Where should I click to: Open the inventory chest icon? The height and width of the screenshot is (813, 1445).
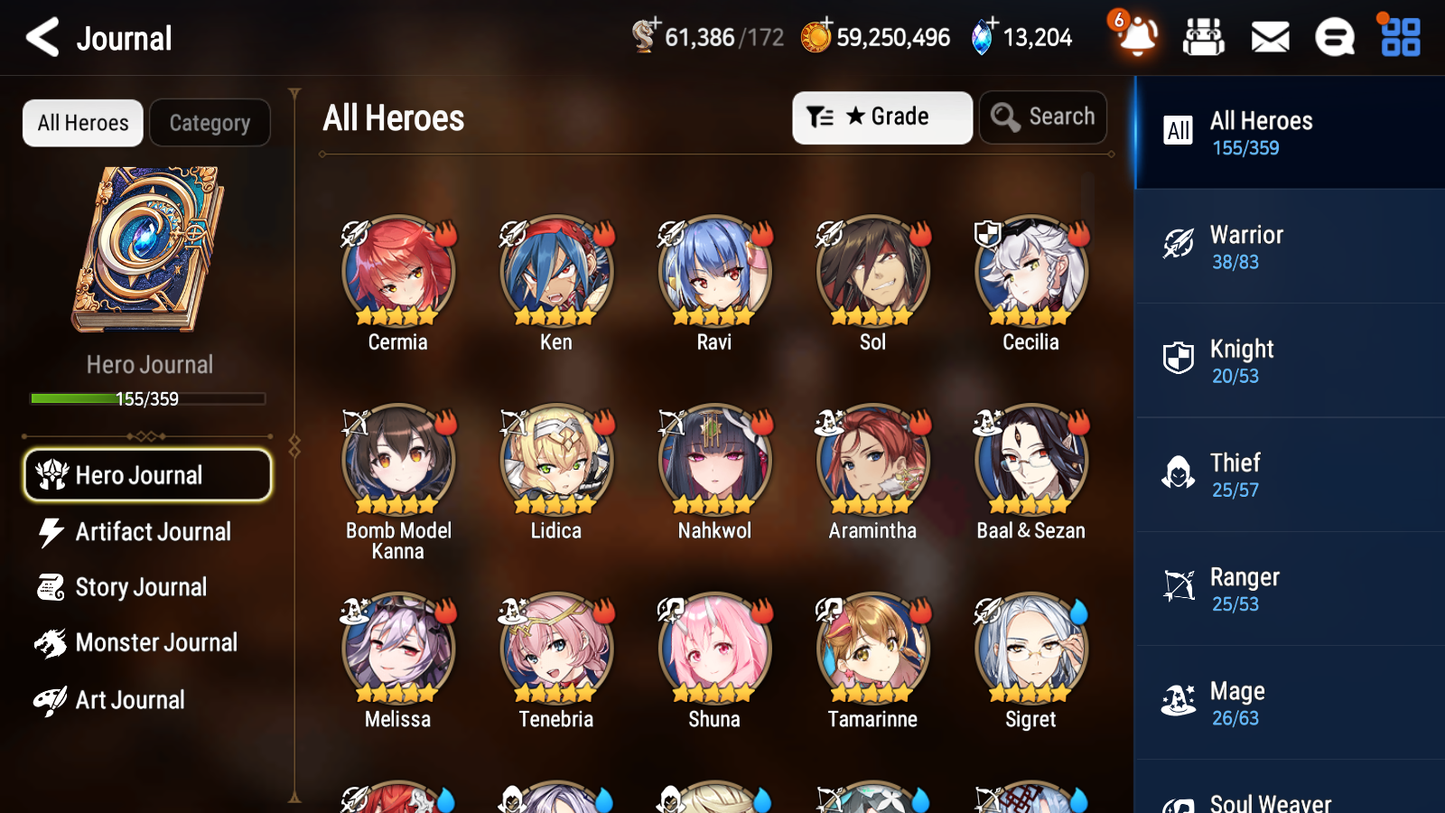point(1203,36)
